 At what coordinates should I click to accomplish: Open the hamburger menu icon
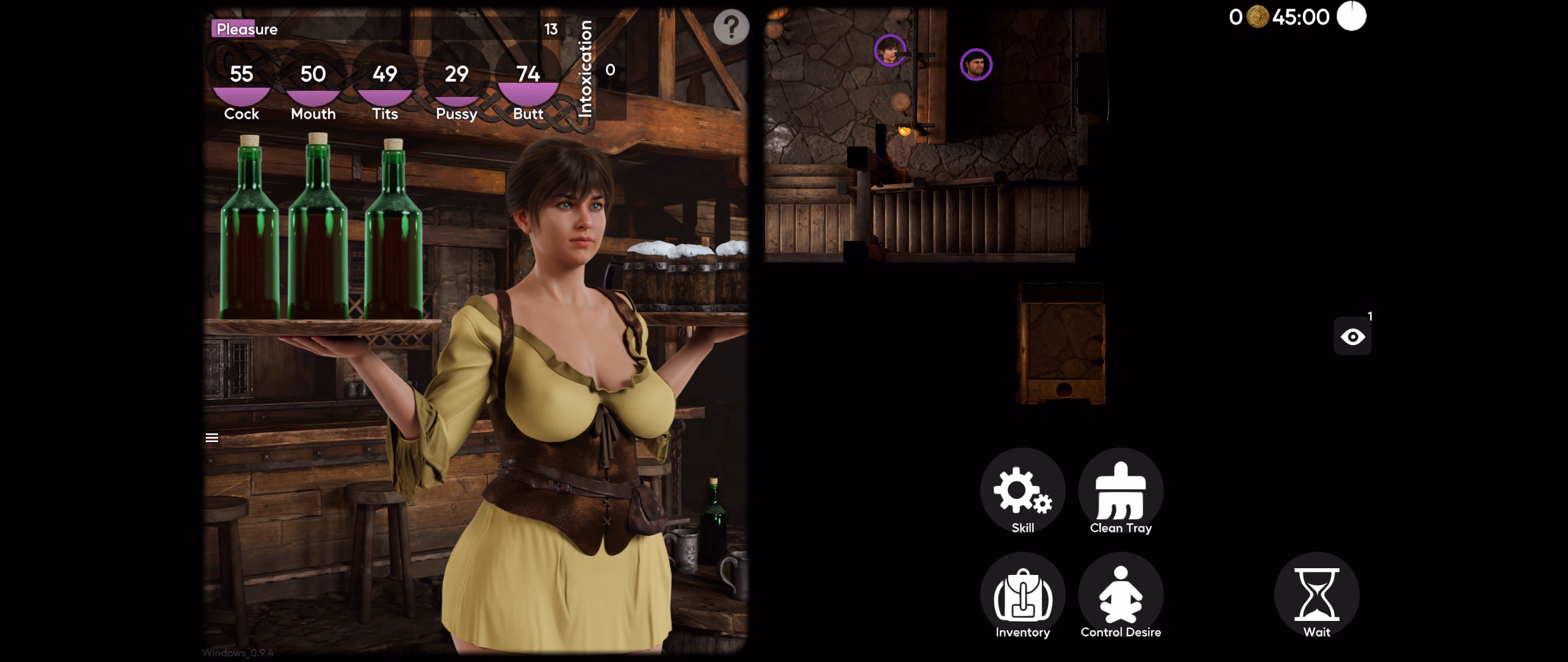point(212,438)
